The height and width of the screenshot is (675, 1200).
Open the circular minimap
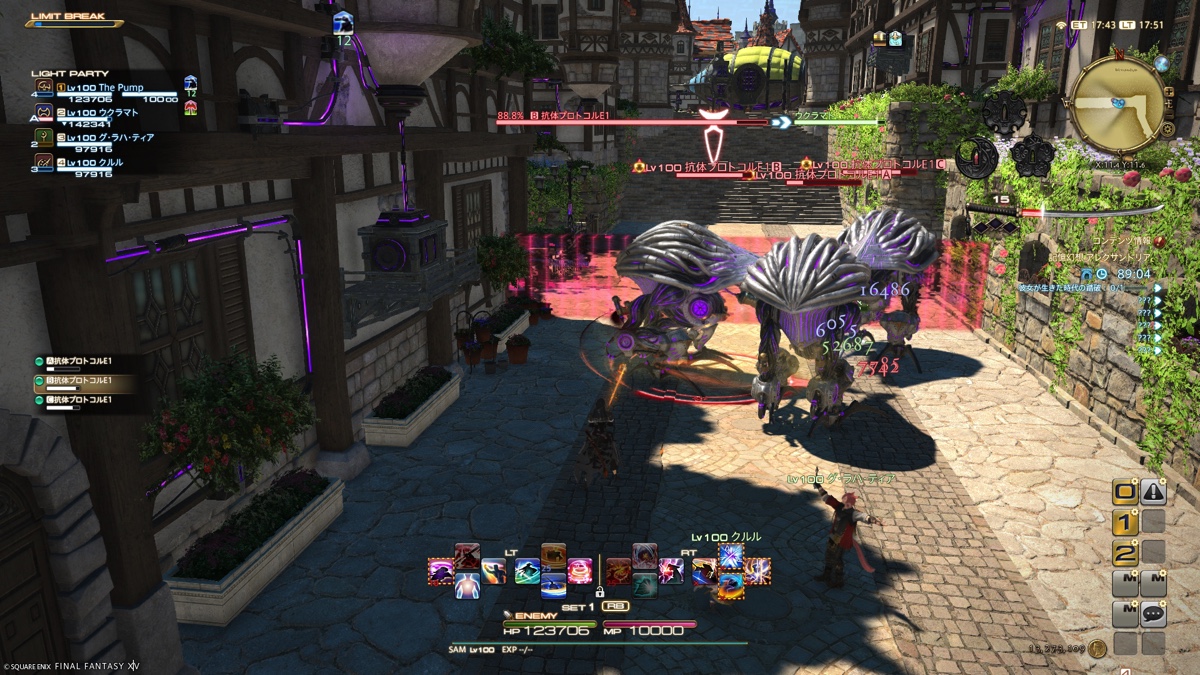[x=1115, y=103]
